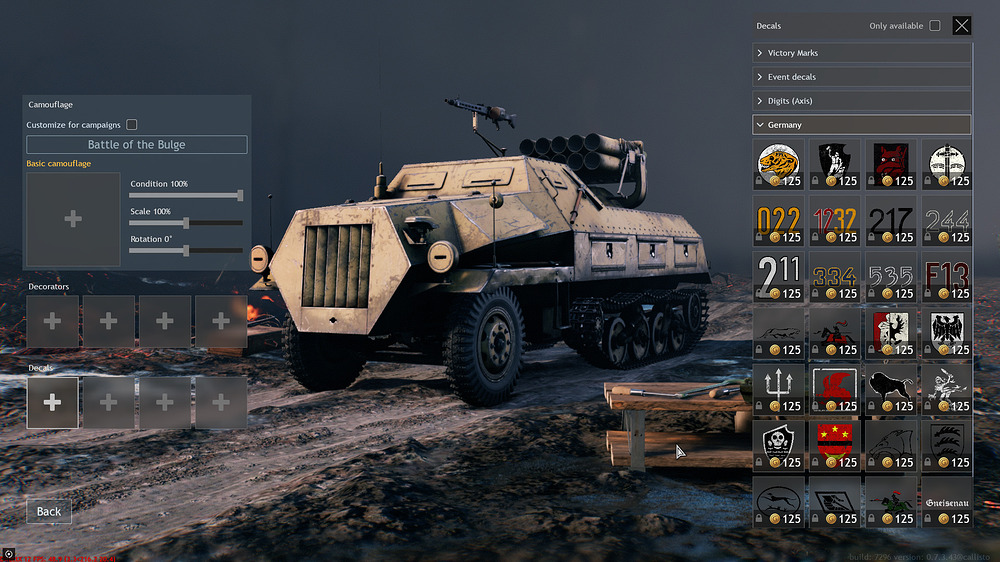Expand the Event decals category
1000x562 pixels.
point(861,77)
